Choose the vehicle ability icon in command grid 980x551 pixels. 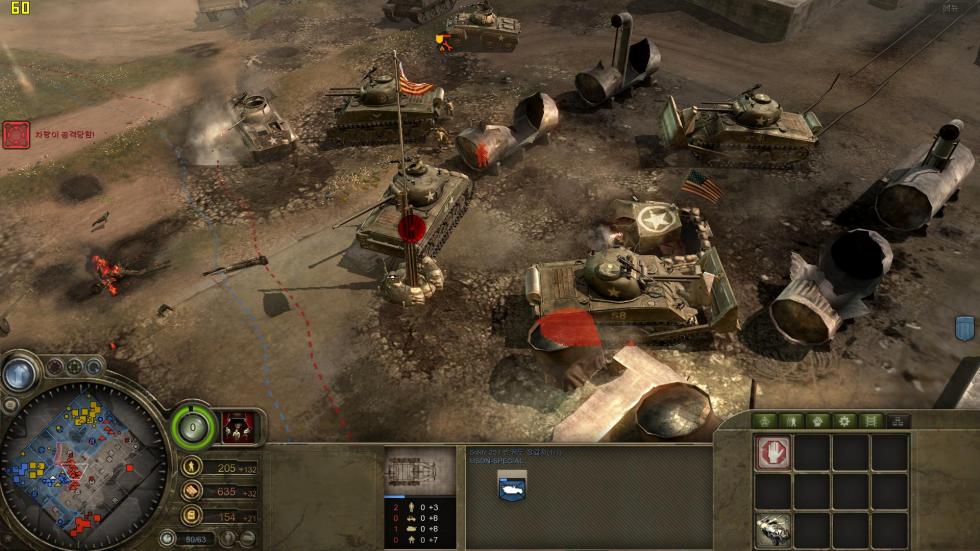(773, 528)
